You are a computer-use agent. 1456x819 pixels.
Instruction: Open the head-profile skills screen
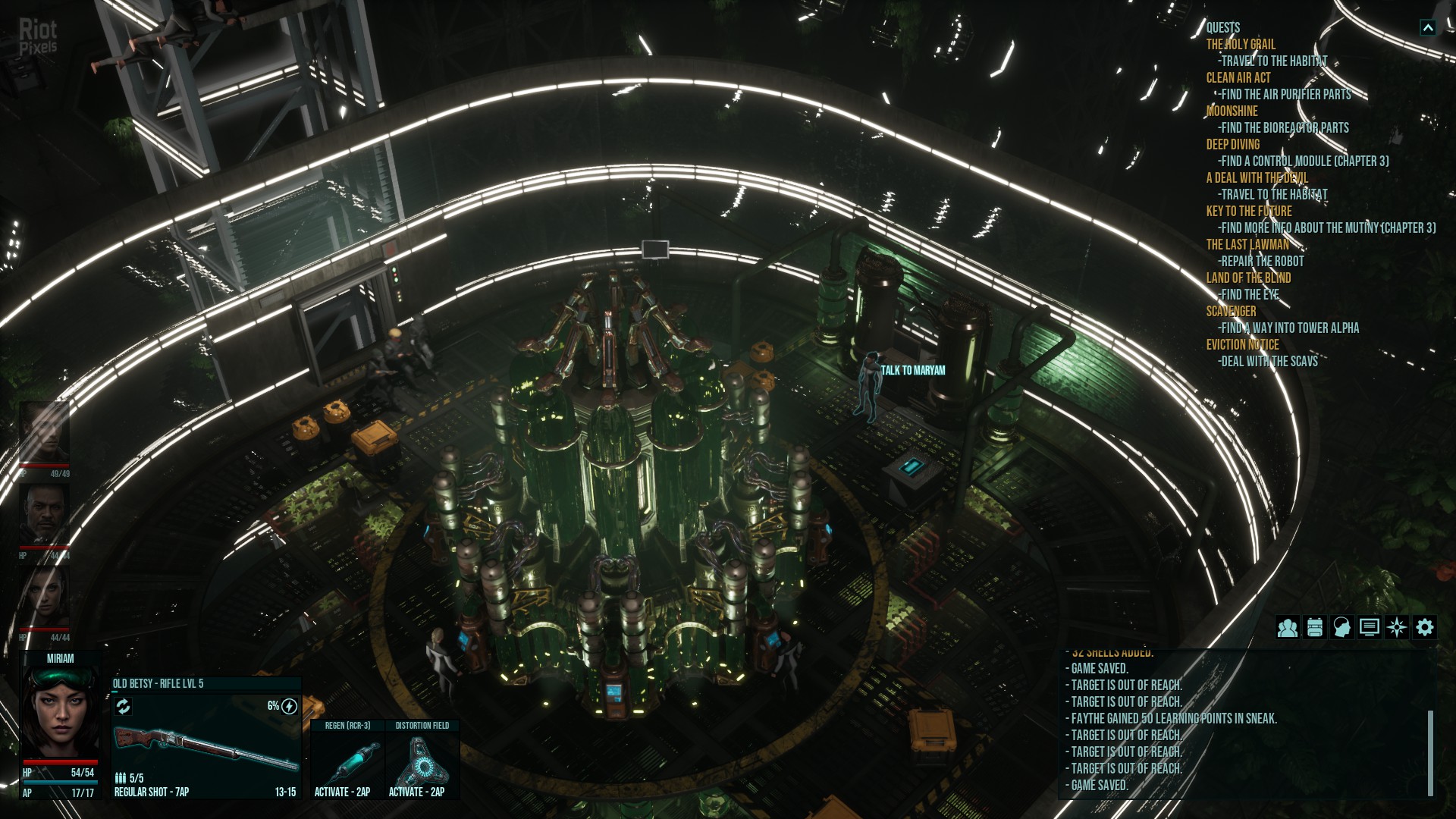pos(1341,628)
